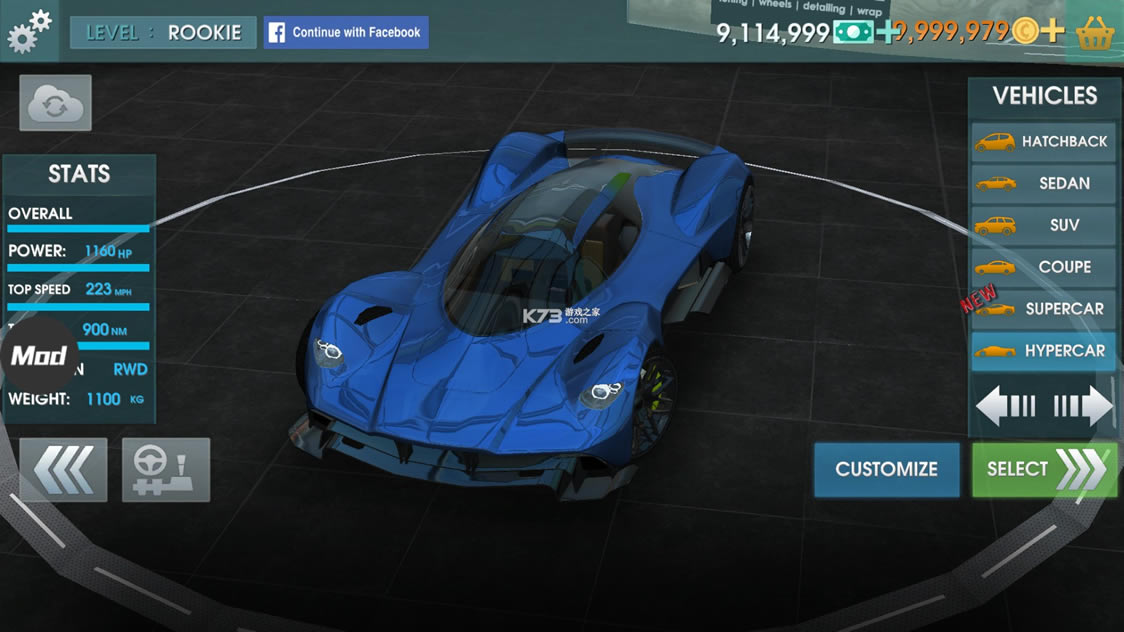Click the green Select button
Image resolution: width=1124 pixels, height=632 pixels.
pos(1044,469)
